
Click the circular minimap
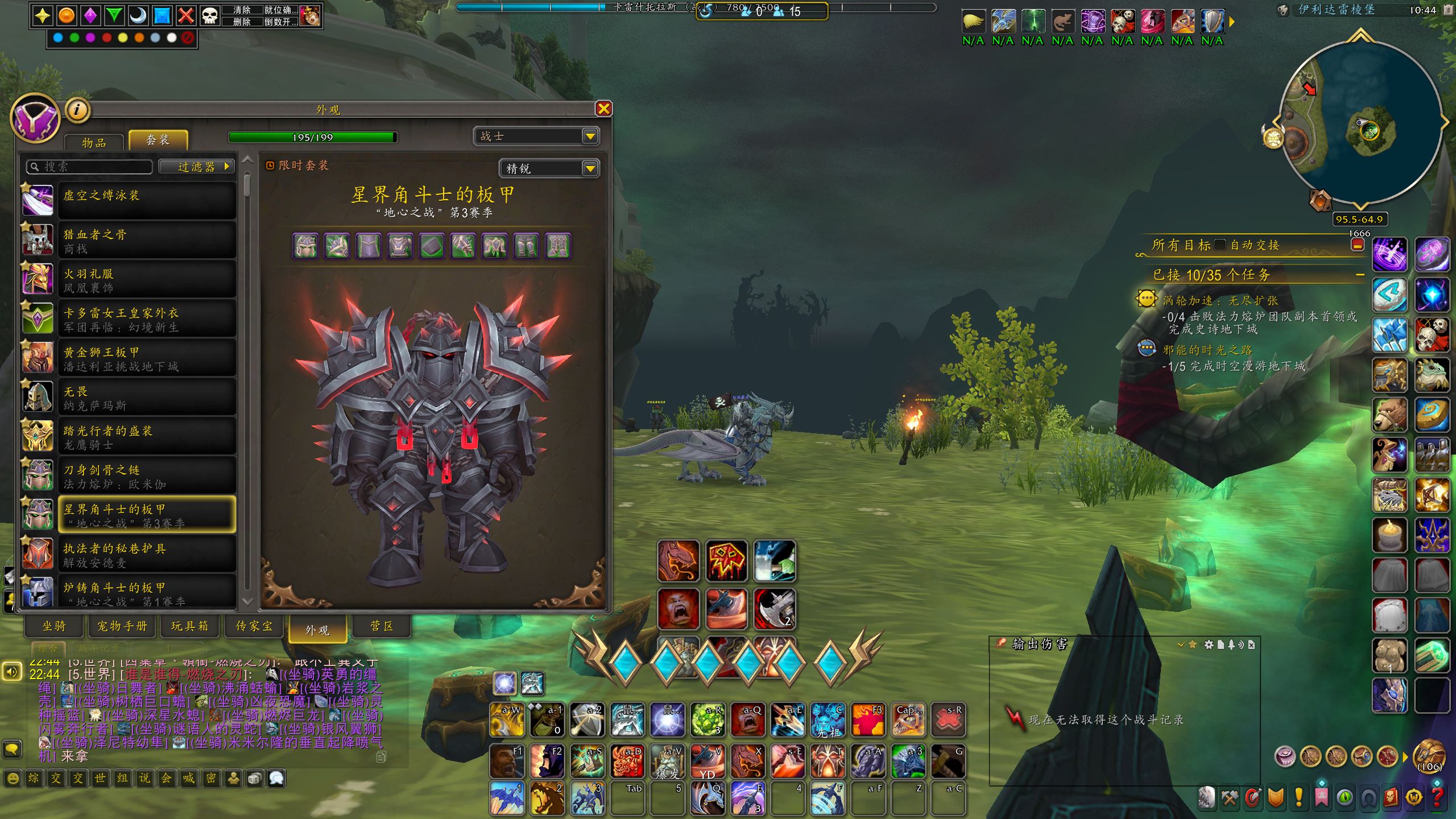click(x=1359, y=122)
